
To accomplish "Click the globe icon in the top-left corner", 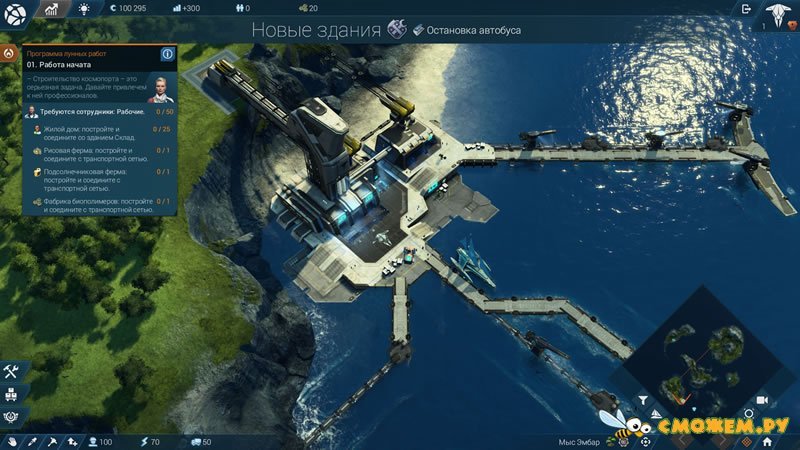I will (14, 10).
